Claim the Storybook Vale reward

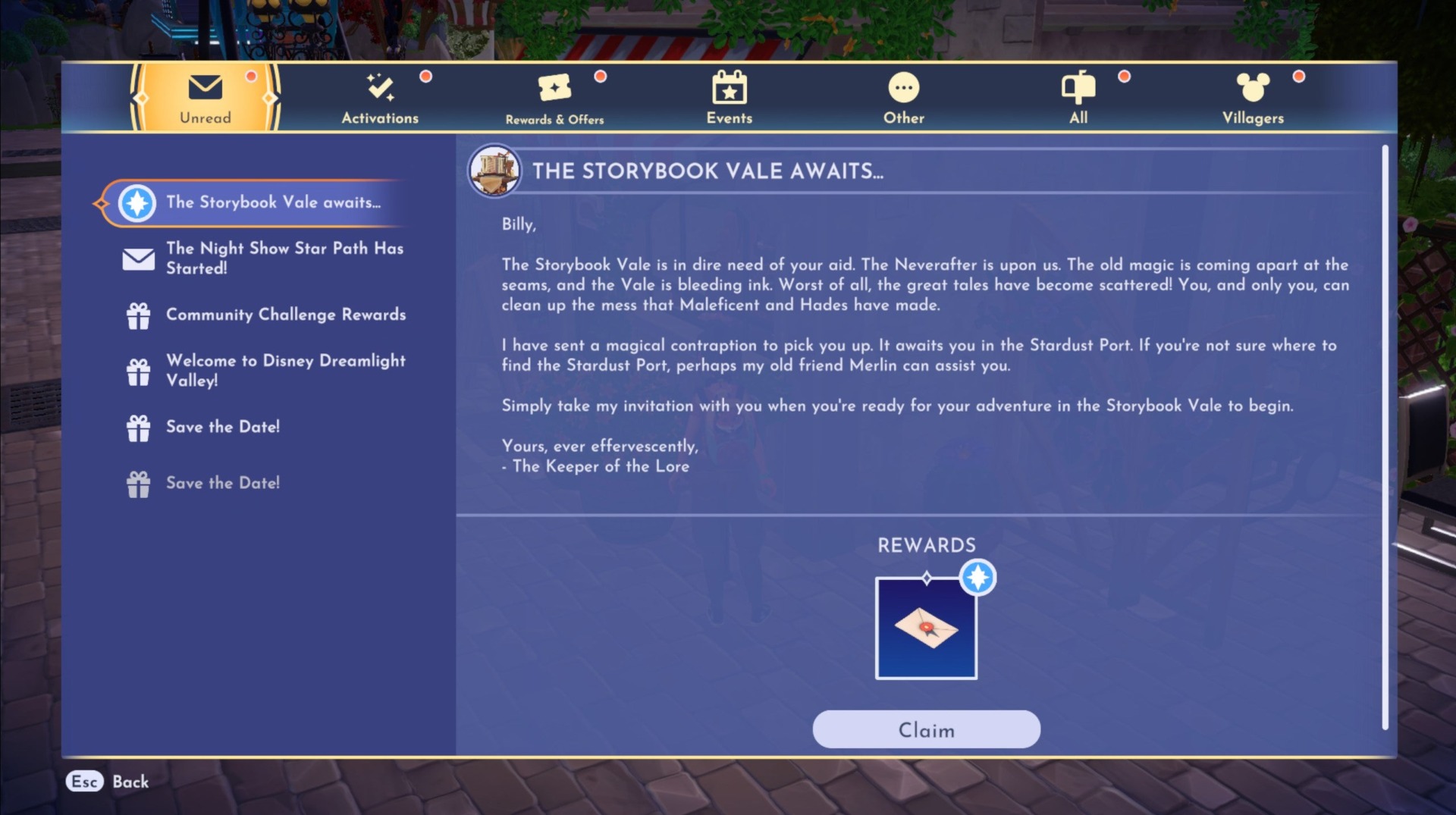(926, 729)
